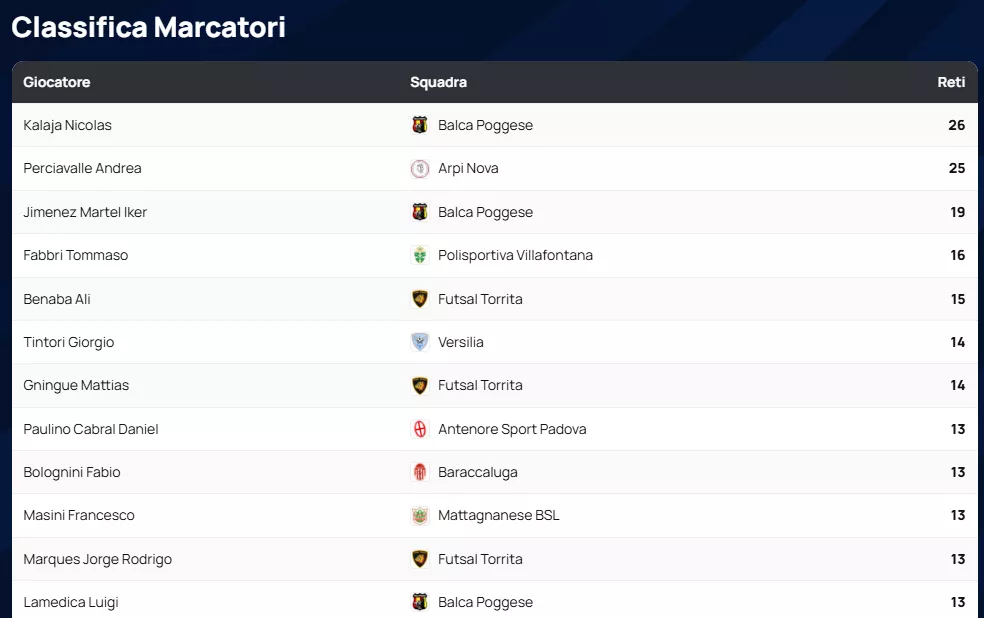Open the Versilia team entry
Image resolution: width=984 pixels, height=618 pixels.
coord(461,342)
